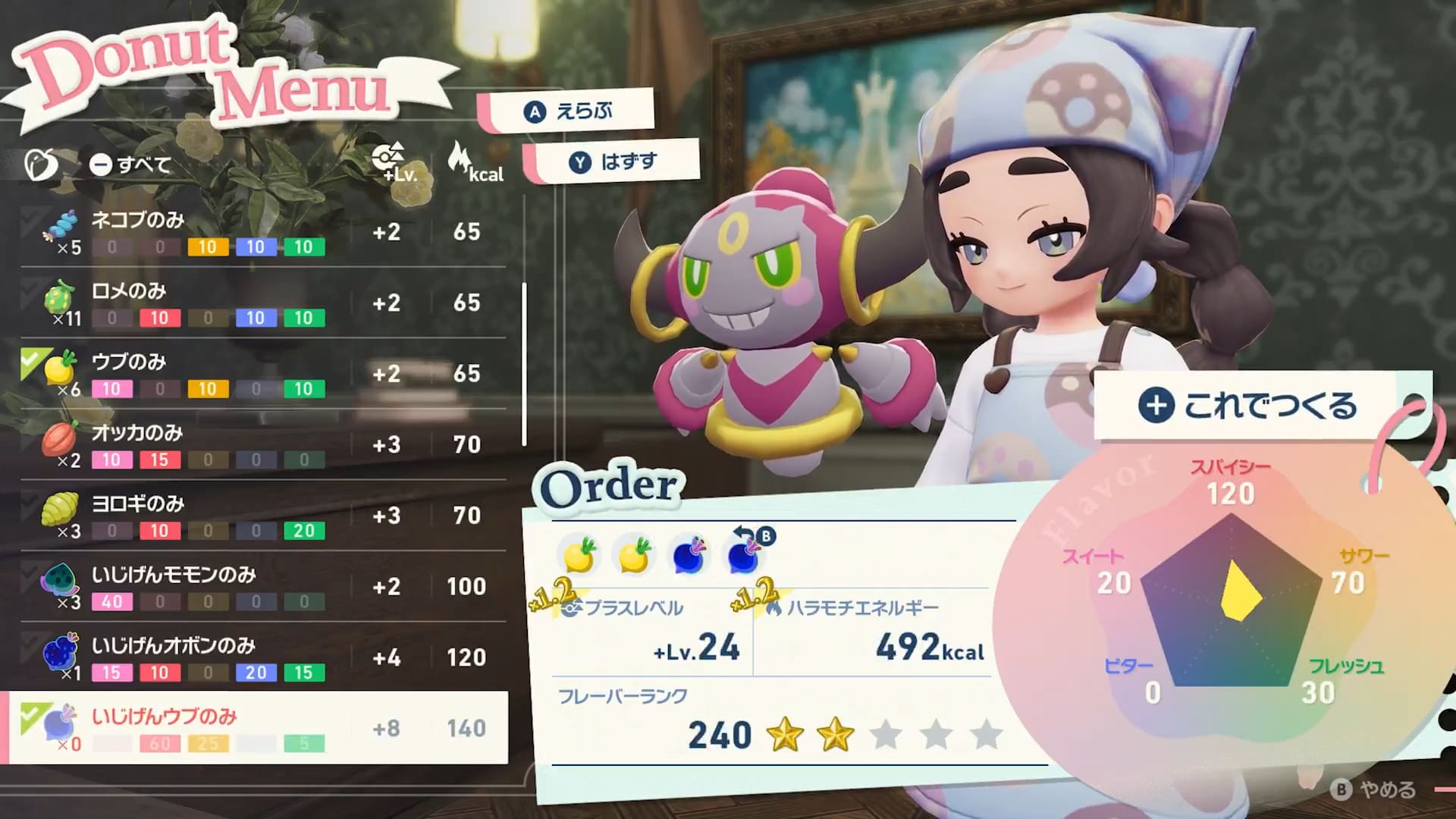Click the first yellow berry in Order

pos(579,555)
